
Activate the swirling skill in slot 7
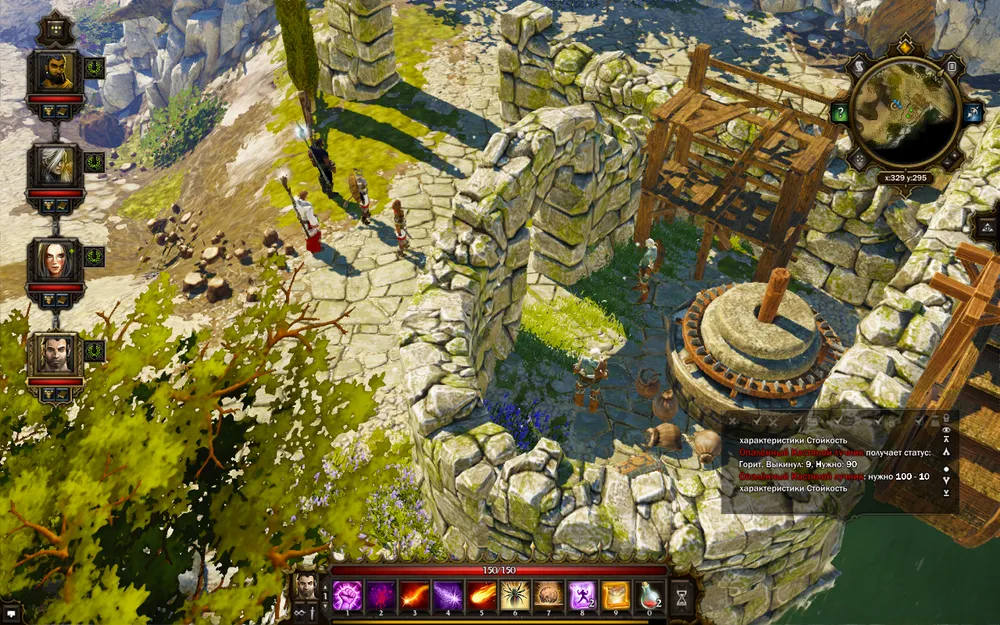click(548, 595)
